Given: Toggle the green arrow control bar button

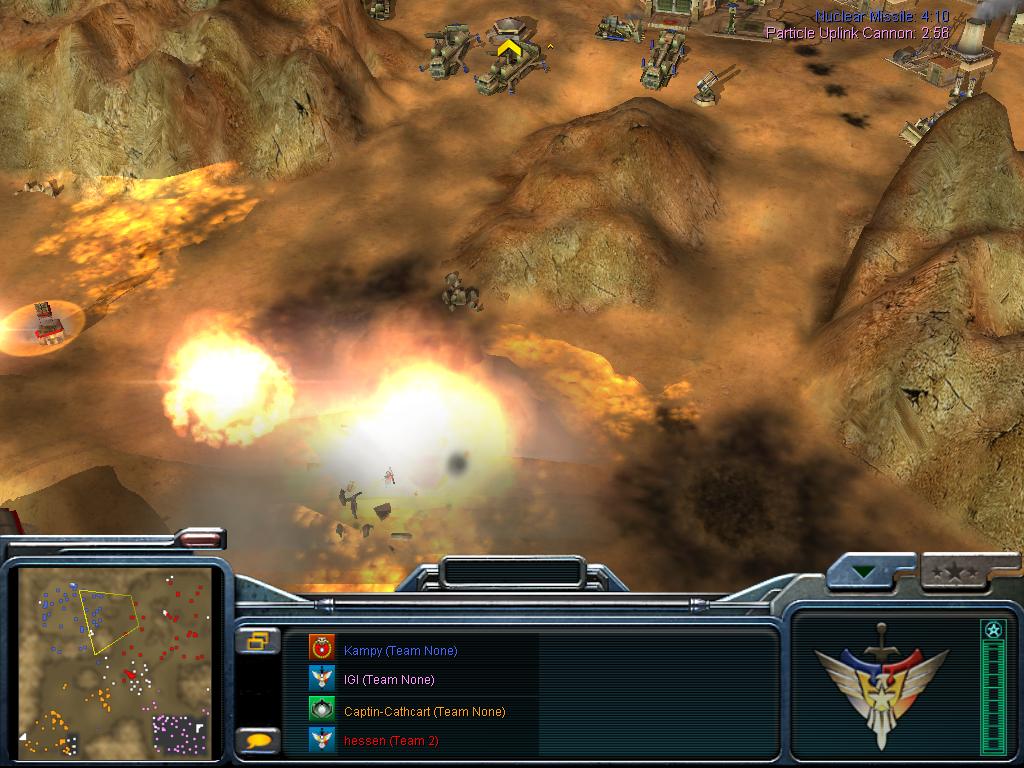Looking at the screenshot, I should (x=863, y=573).
